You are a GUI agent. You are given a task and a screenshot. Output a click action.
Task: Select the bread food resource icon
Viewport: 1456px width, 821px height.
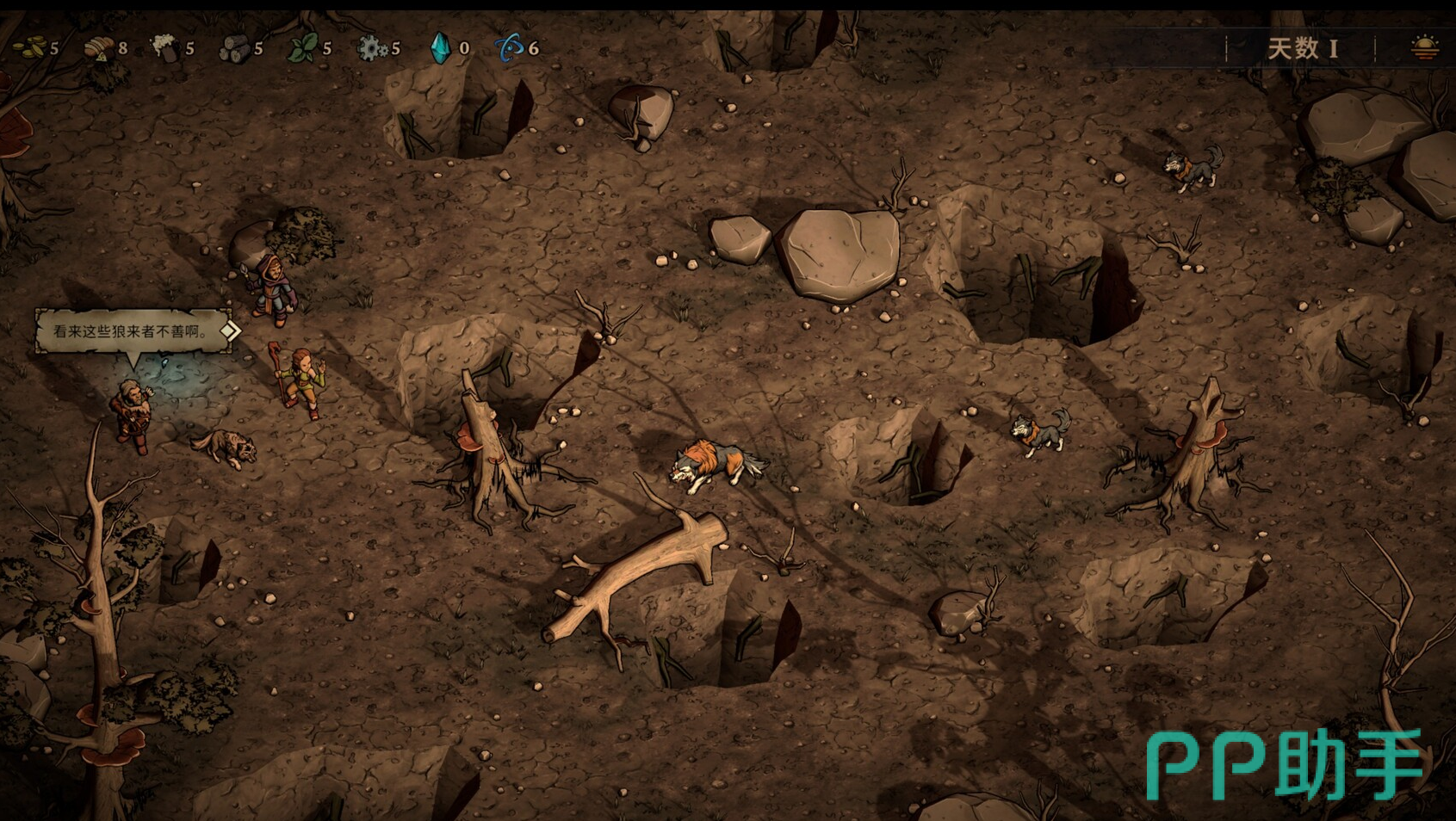98,48
